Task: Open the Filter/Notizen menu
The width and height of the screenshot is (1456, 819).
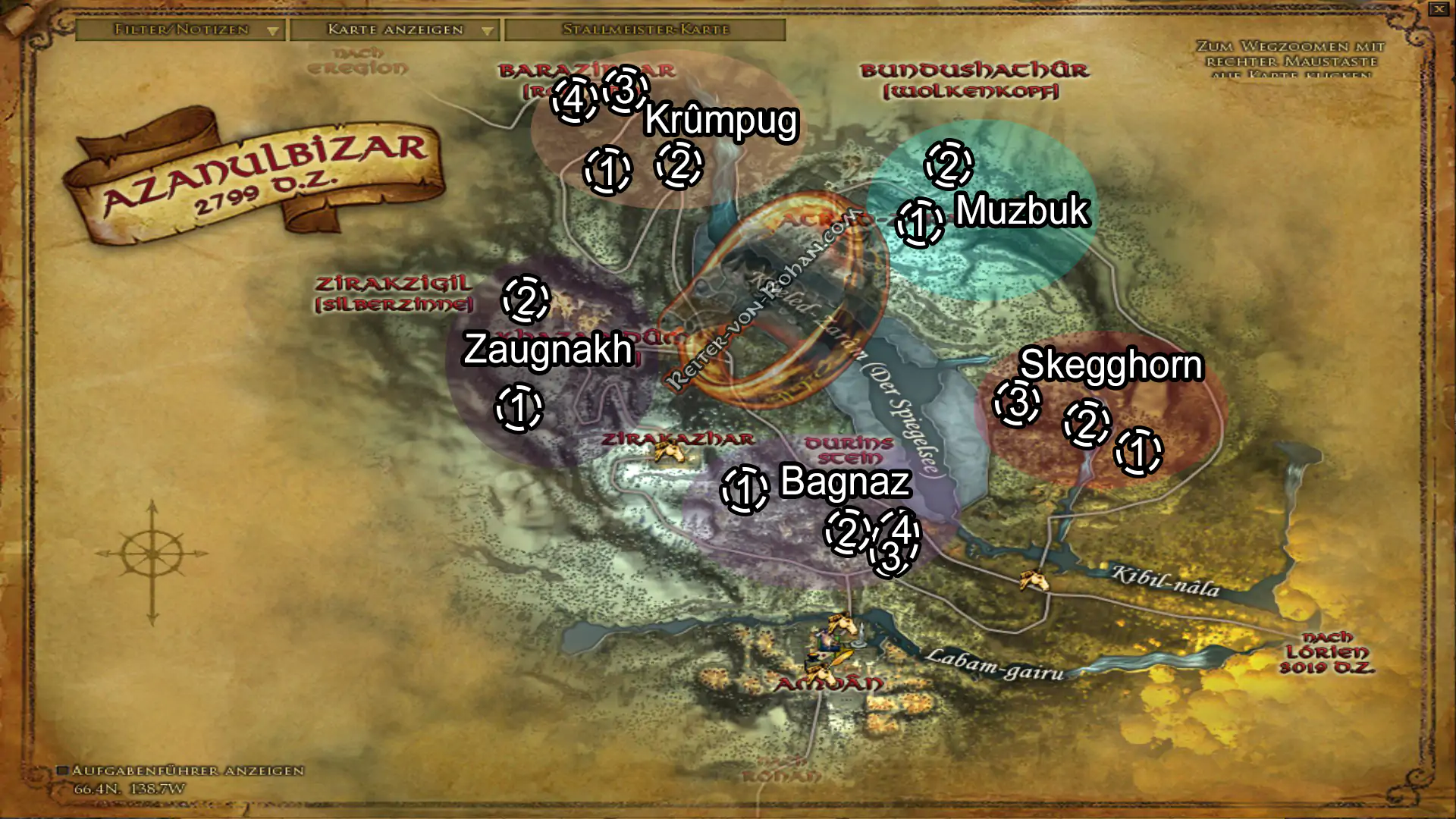Action: coord(182,30)
